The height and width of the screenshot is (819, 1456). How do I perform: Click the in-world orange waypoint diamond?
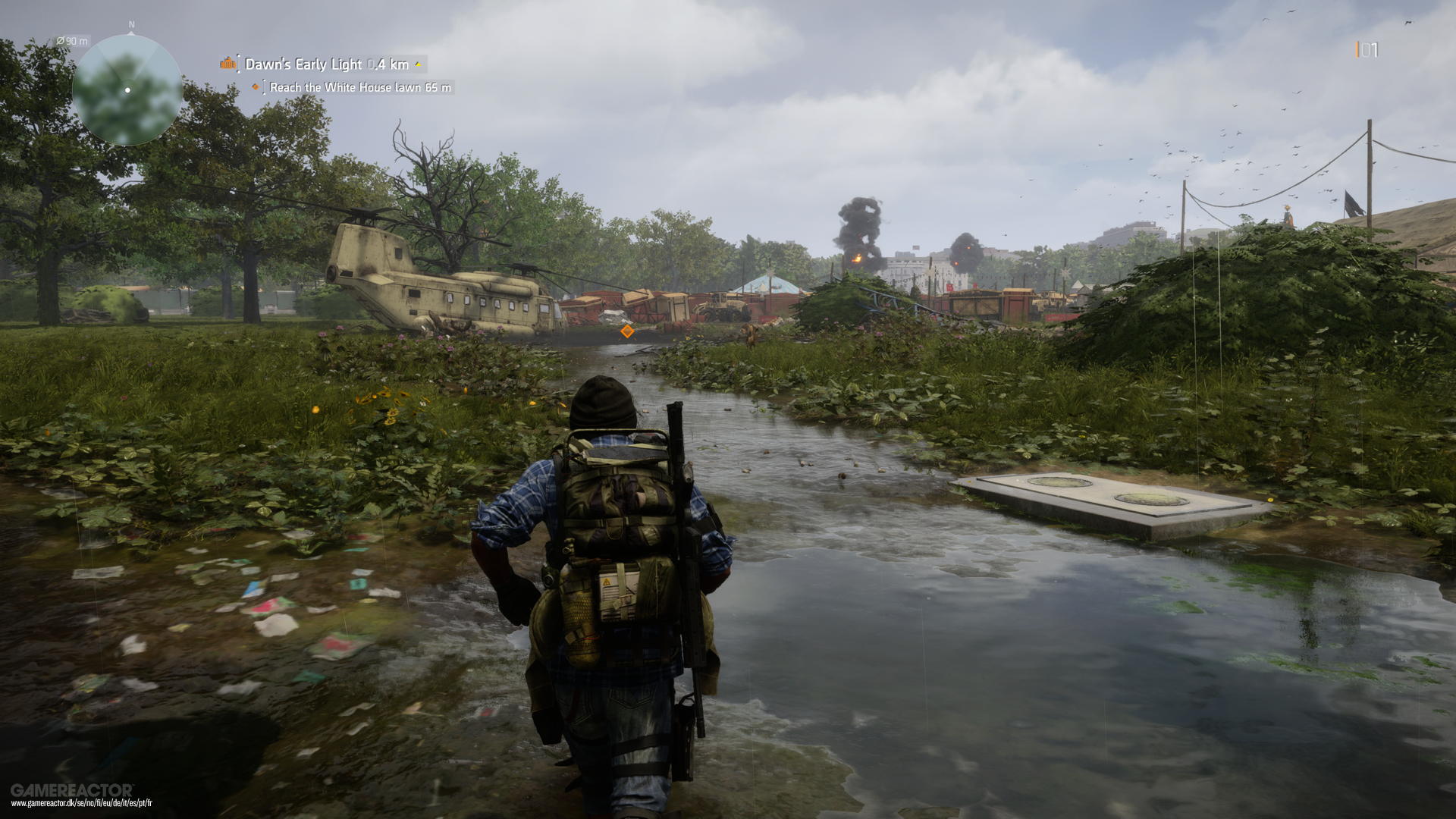click(626, 331)
